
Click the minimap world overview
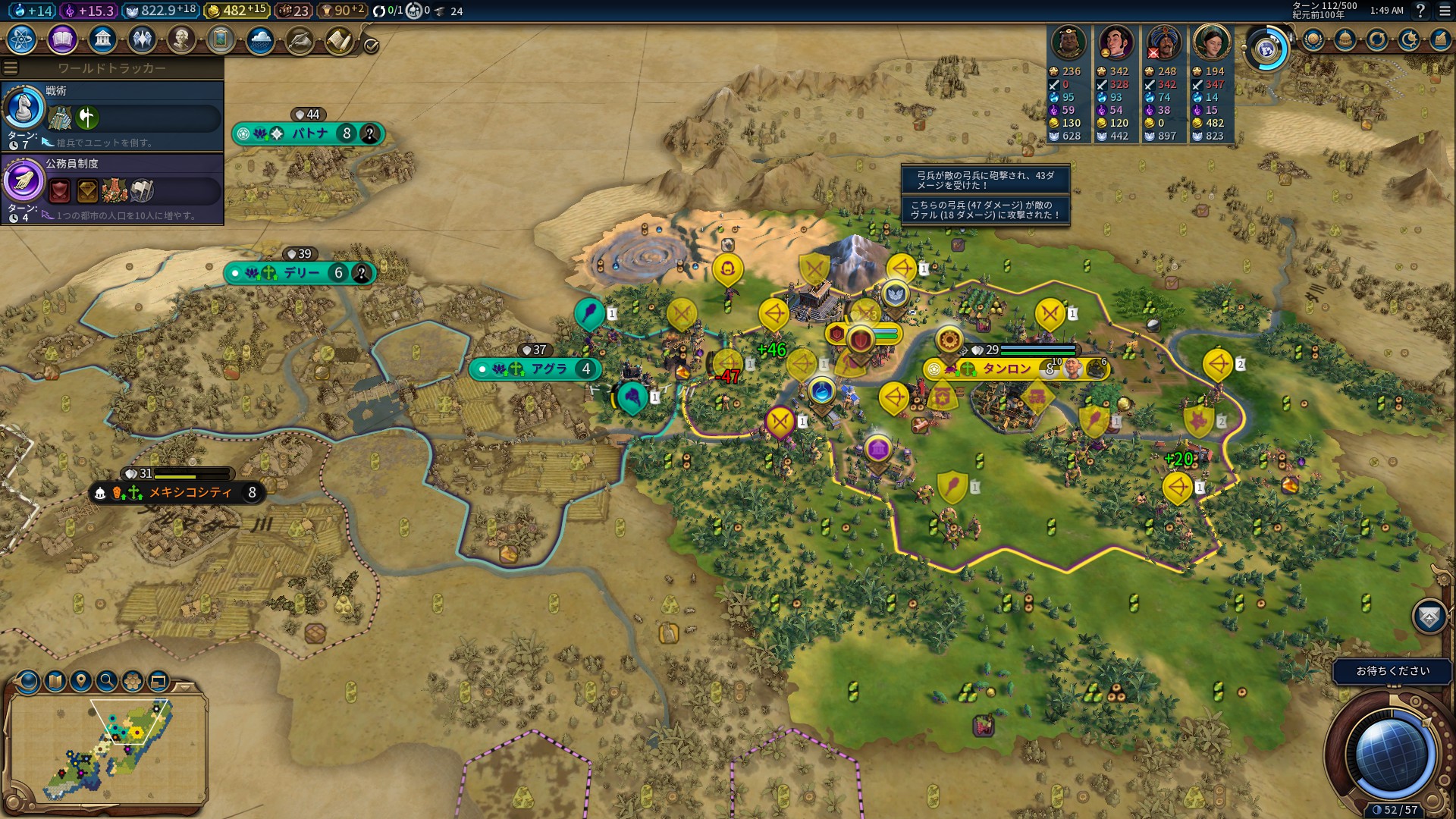point(108,748)
